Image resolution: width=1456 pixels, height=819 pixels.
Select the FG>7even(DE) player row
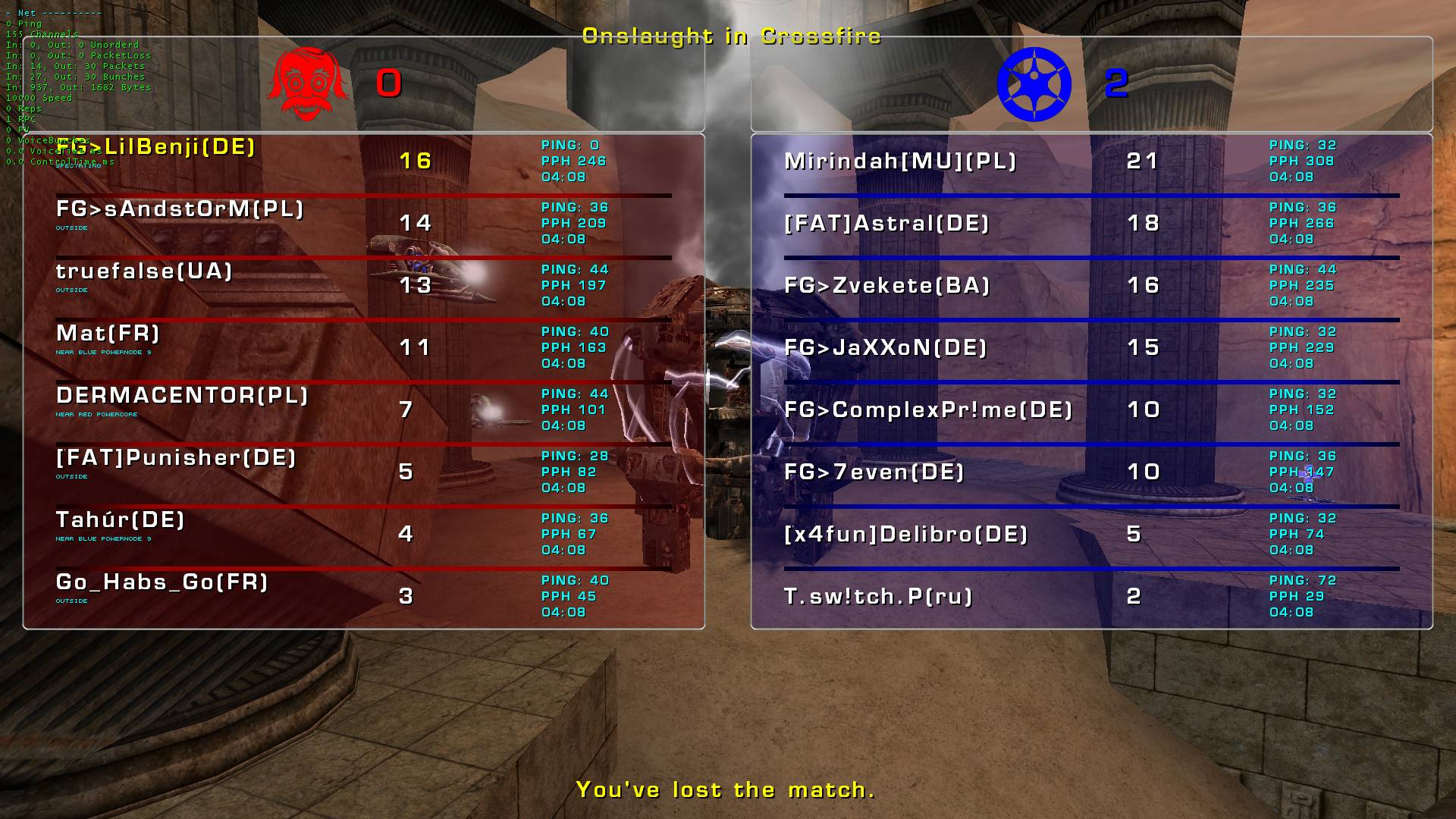click(x=874, y=472)
